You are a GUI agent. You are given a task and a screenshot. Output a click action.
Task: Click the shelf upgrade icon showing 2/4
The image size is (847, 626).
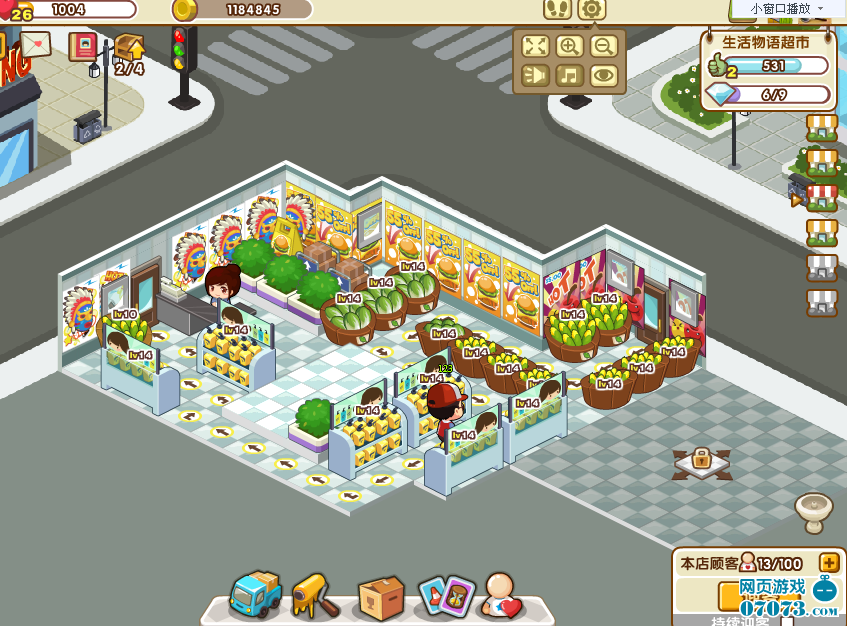point(129,52)
